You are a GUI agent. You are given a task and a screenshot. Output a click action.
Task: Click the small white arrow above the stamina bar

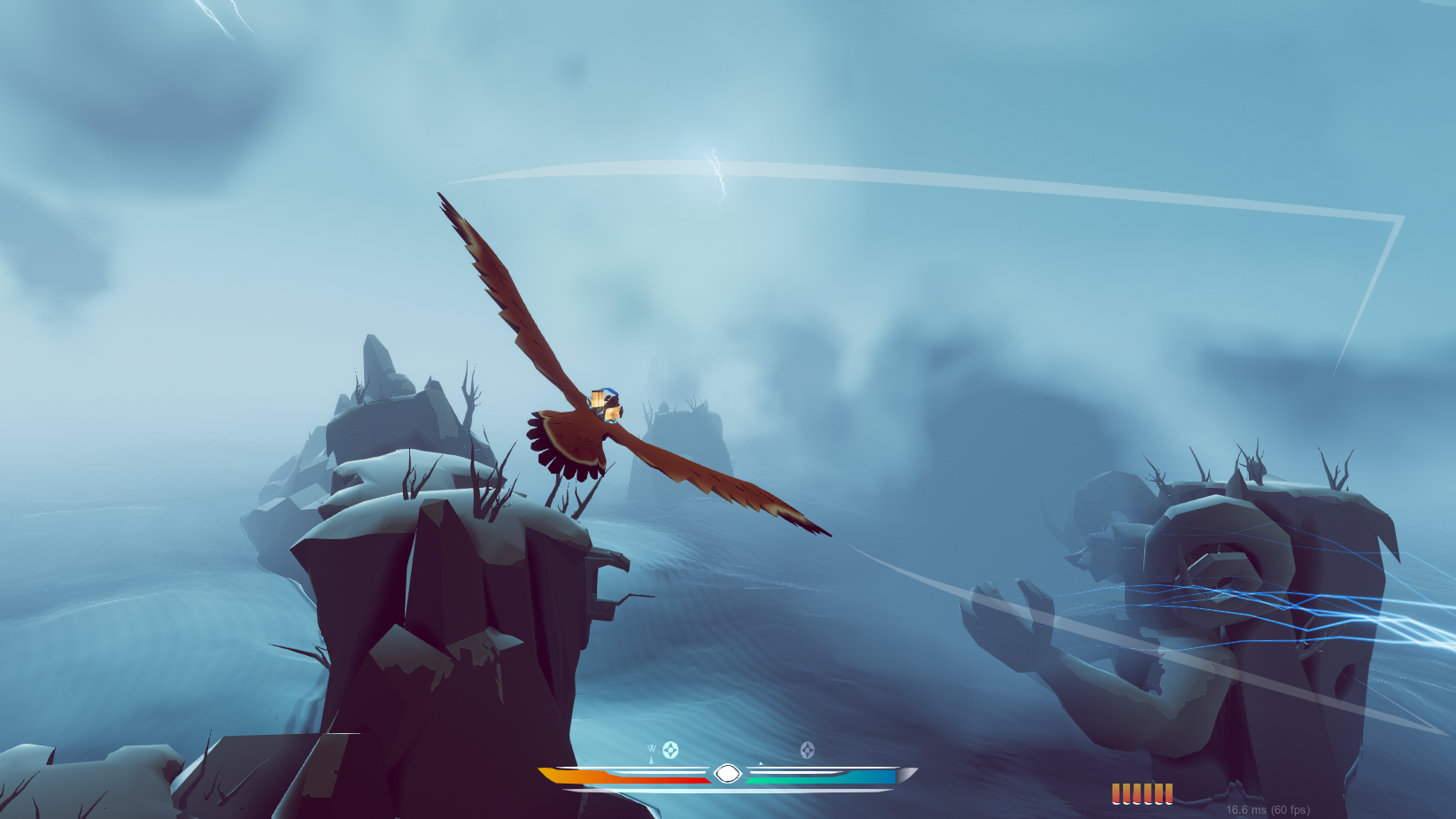(761, 762)
